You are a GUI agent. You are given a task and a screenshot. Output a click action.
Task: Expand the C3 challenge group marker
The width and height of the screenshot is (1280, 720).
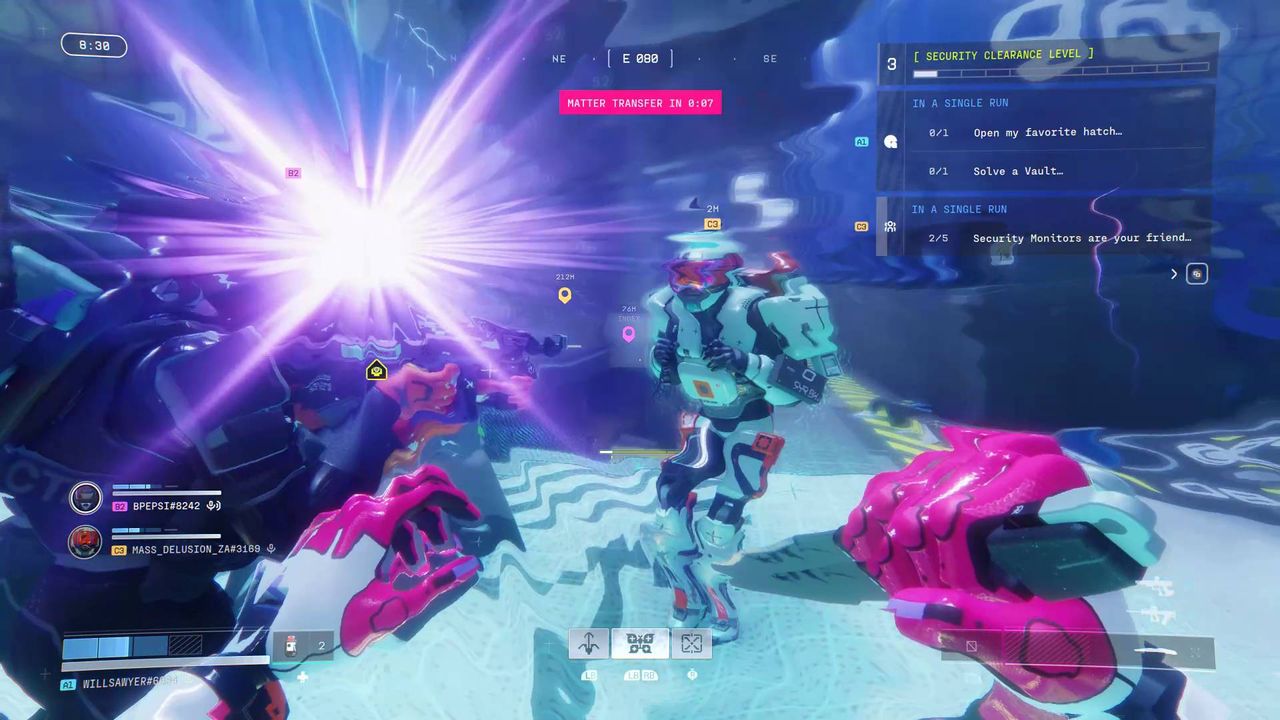coord(862,226)
